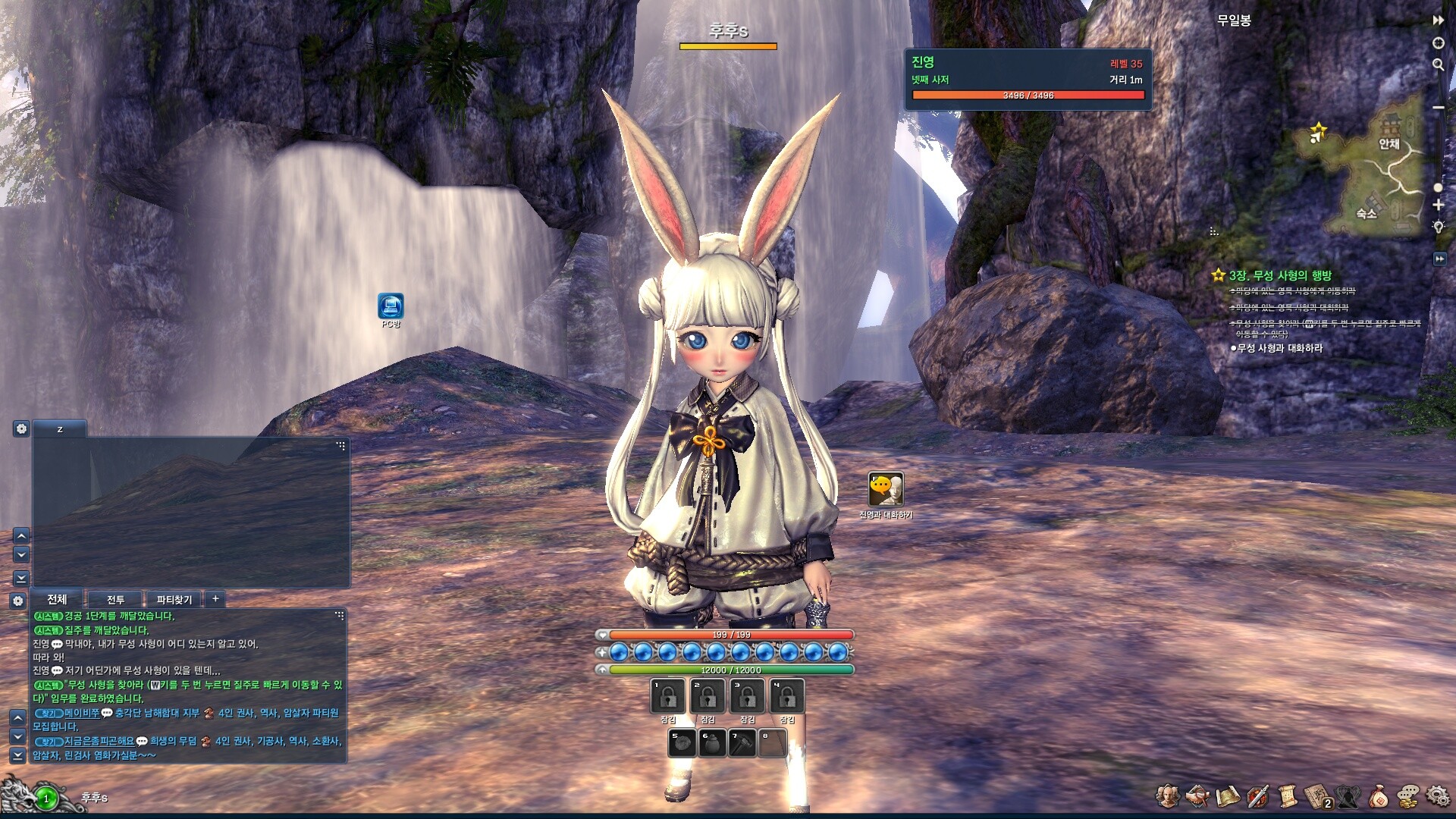Add a new chat tab with plus
The width and height of the screenshot is (1456, 819).
[x=215, y=598]
